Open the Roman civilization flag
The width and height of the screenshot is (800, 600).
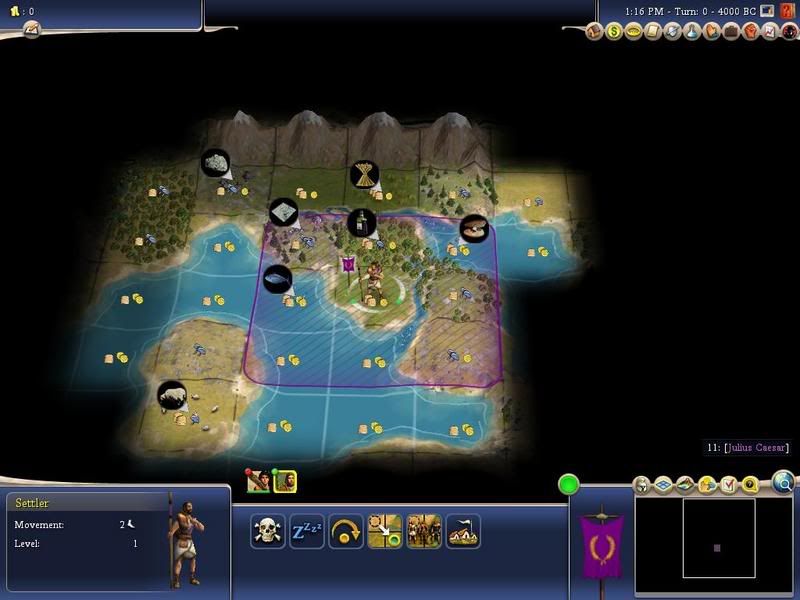602,546
